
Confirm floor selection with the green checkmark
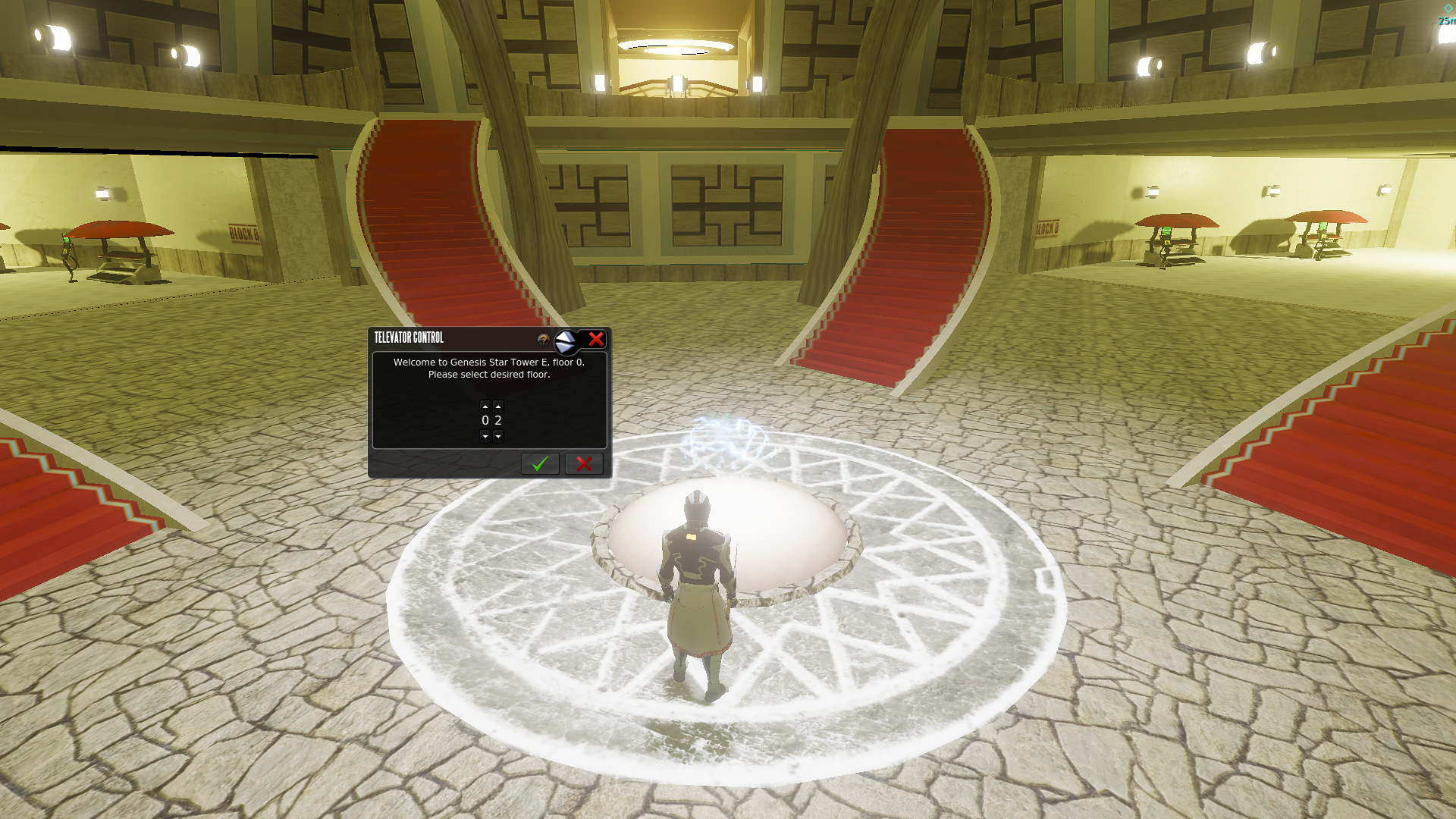[540, 464]
